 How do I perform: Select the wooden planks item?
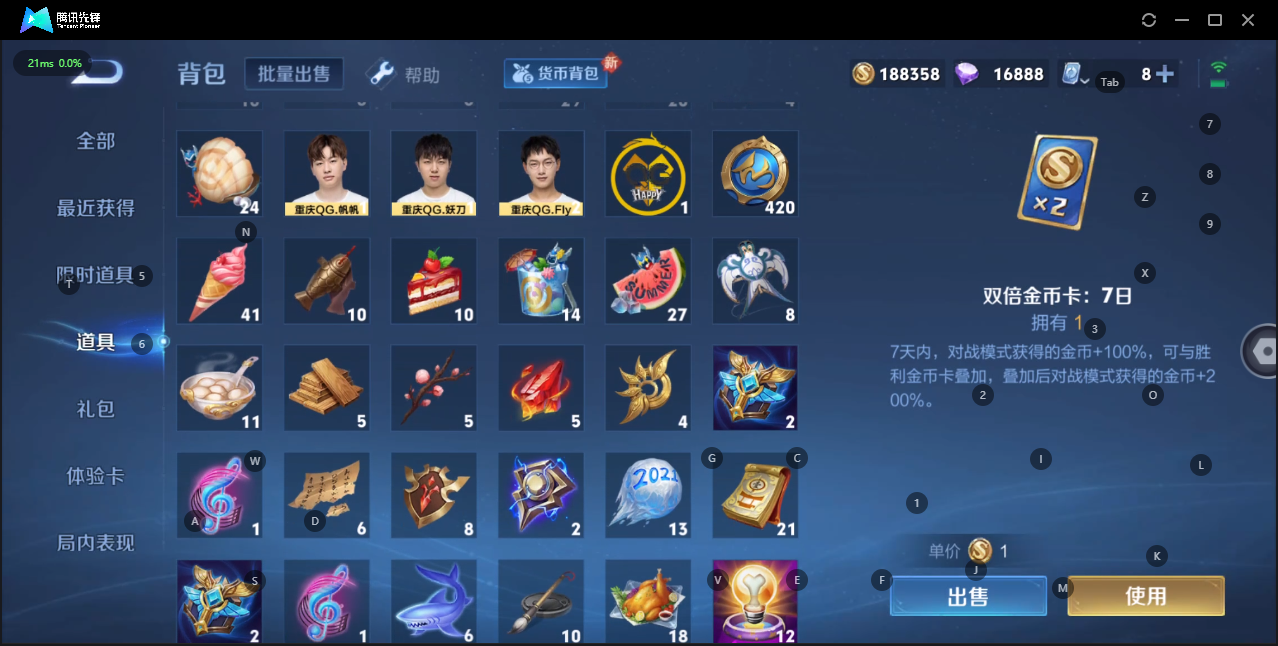(327, 388)
